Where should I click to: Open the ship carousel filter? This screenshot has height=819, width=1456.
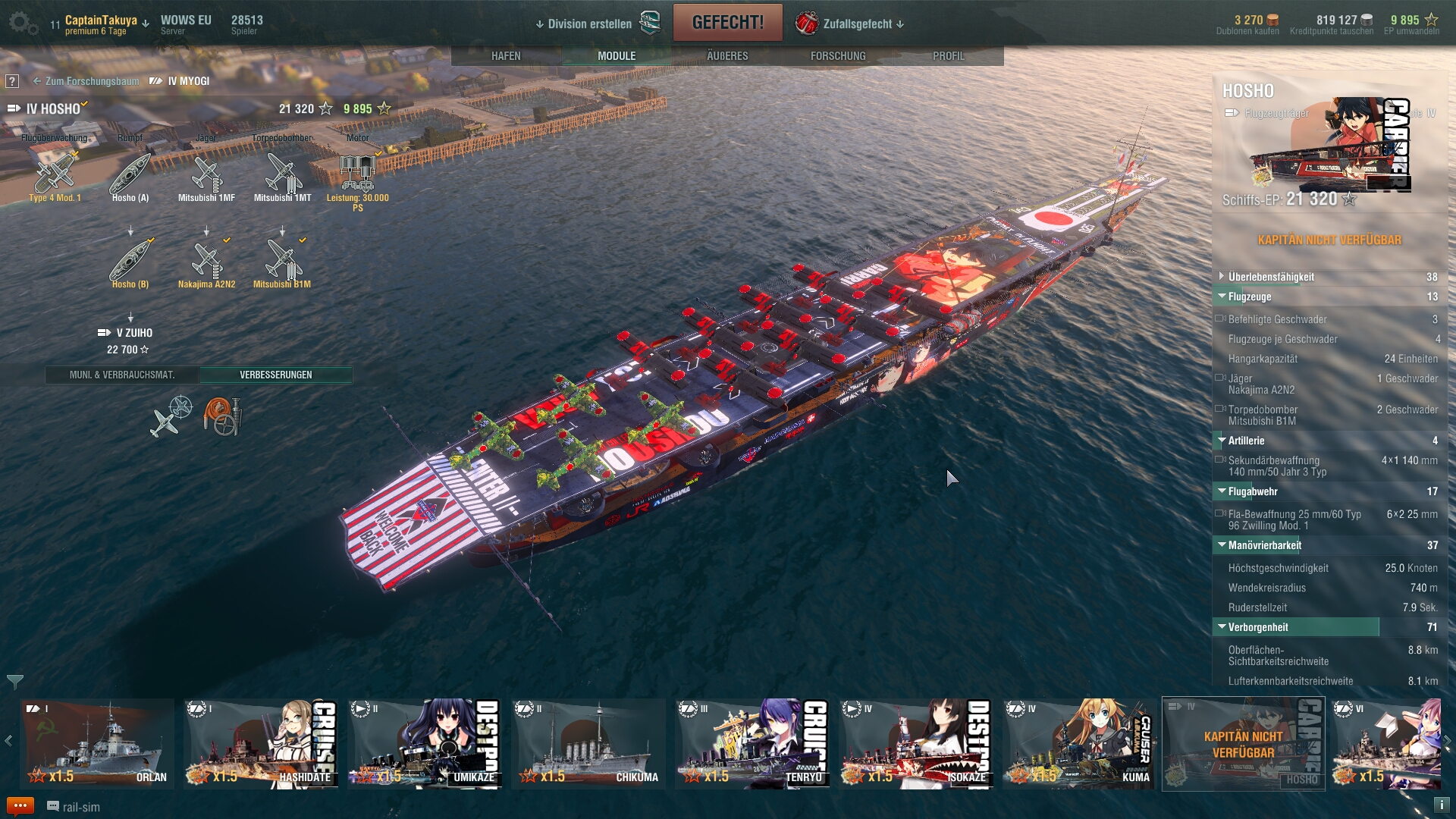tap(14, 681)
